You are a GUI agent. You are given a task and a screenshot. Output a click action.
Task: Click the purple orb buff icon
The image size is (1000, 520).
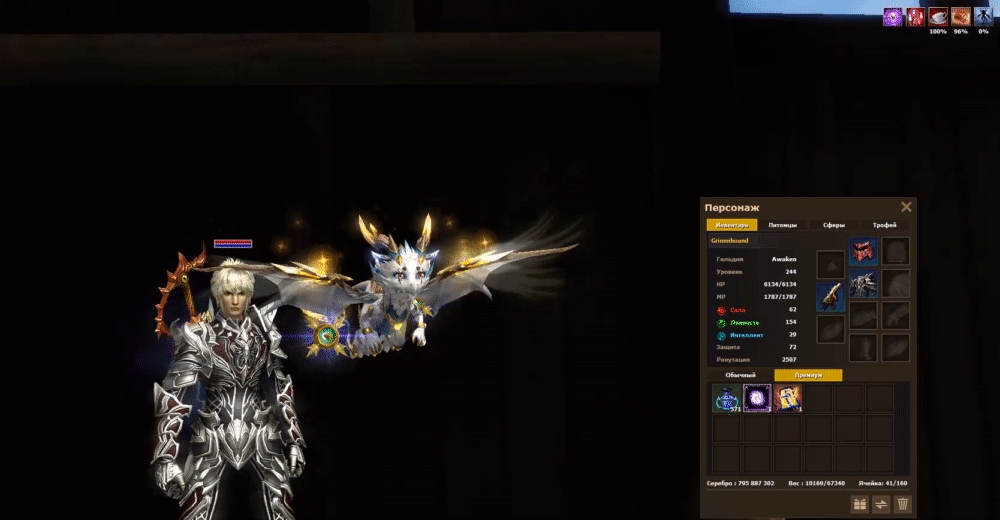click(x=892, y=17)
